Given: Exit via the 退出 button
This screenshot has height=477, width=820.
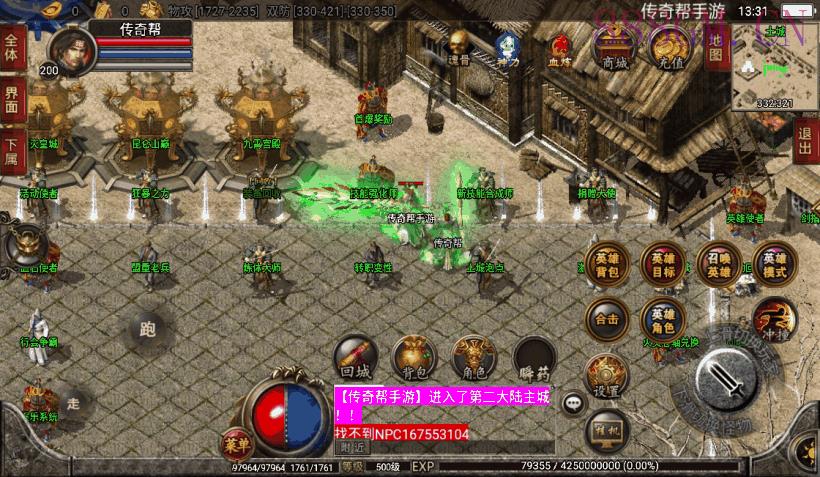Looking at the screenshot, I should (806, 141).
